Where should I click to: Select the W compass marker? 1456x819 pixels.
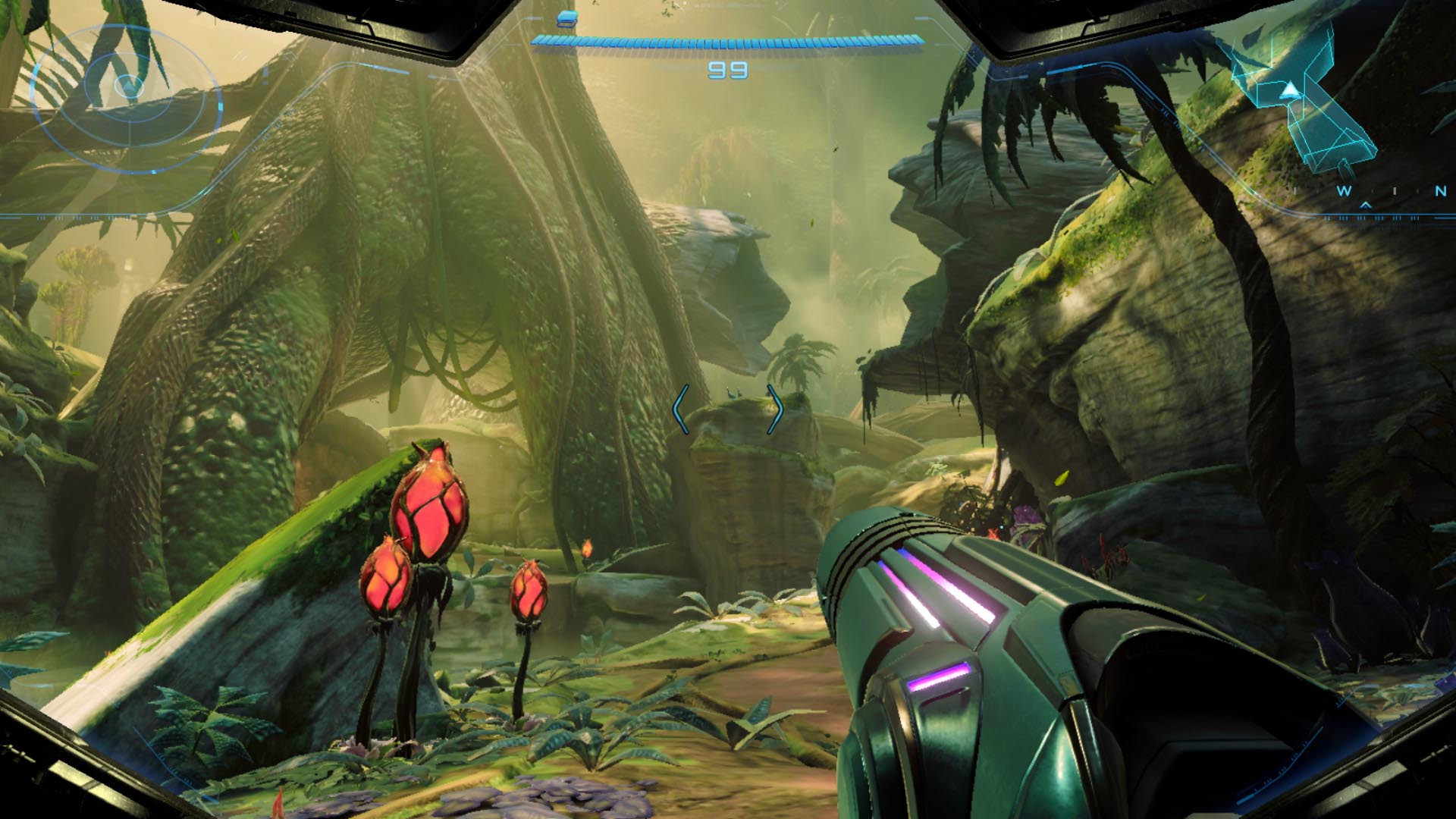point(1345,190)
